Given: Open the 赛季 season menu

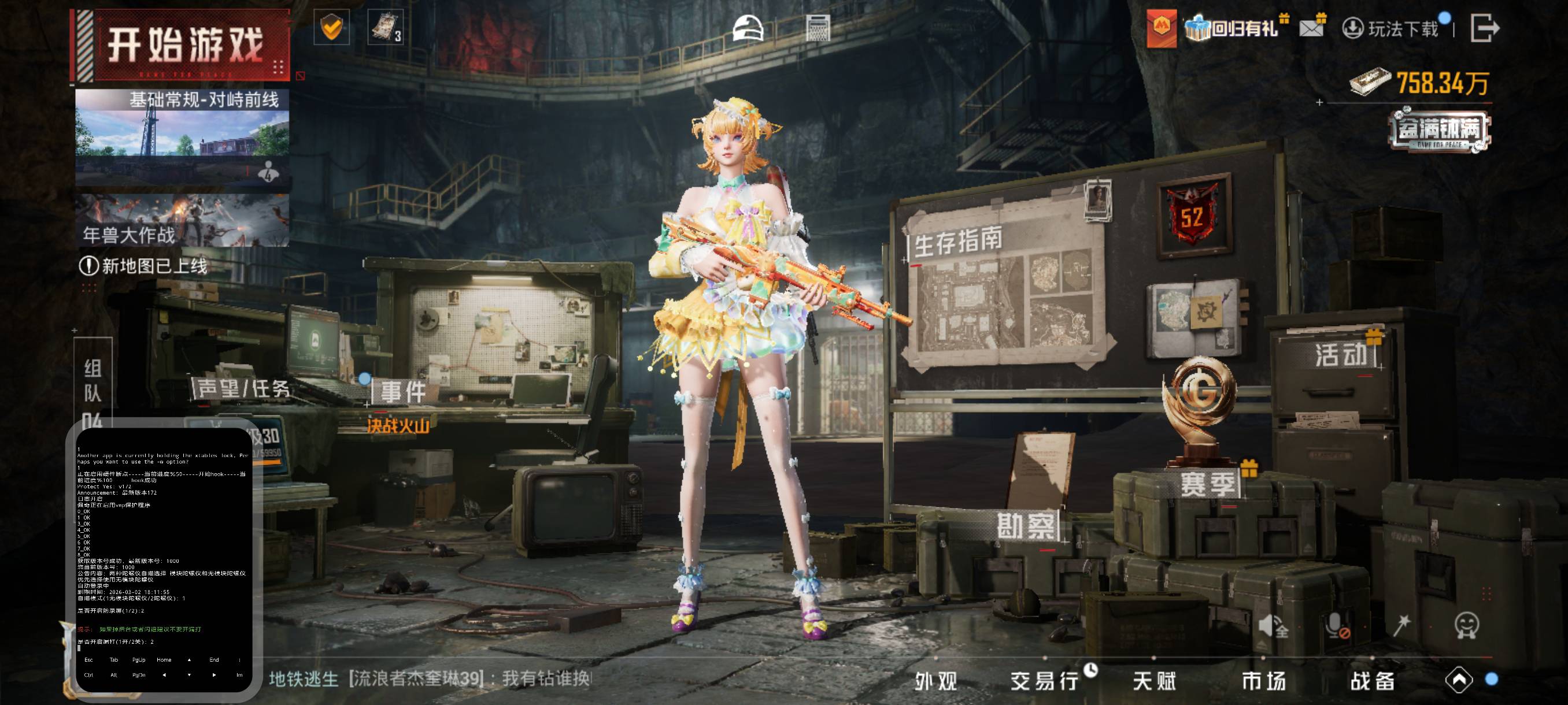Looking at the screenshot, I should (x=1208, y=484).
